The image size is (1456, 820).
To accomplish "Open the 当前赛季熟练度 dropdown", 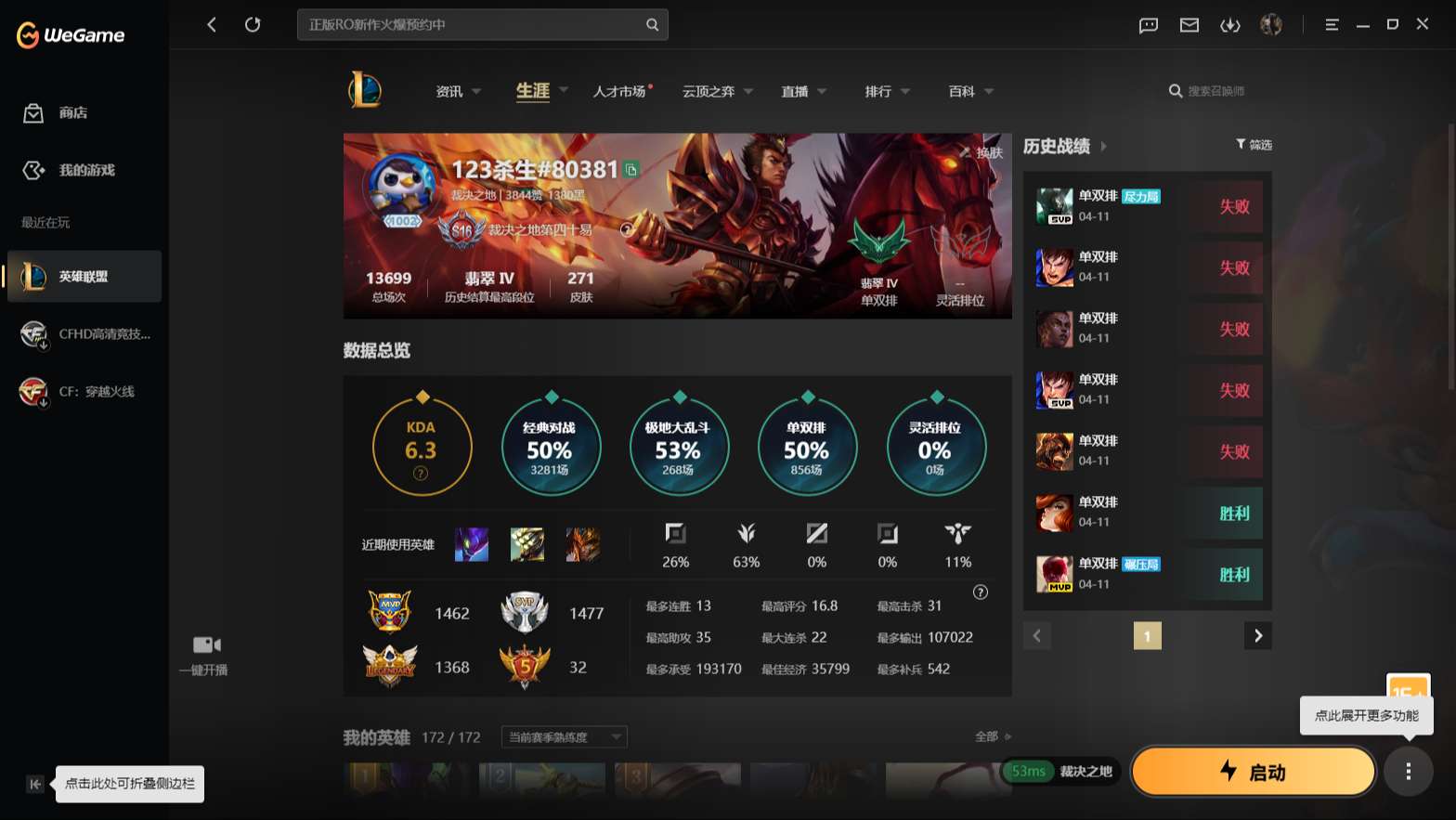I will click(562, 736).
